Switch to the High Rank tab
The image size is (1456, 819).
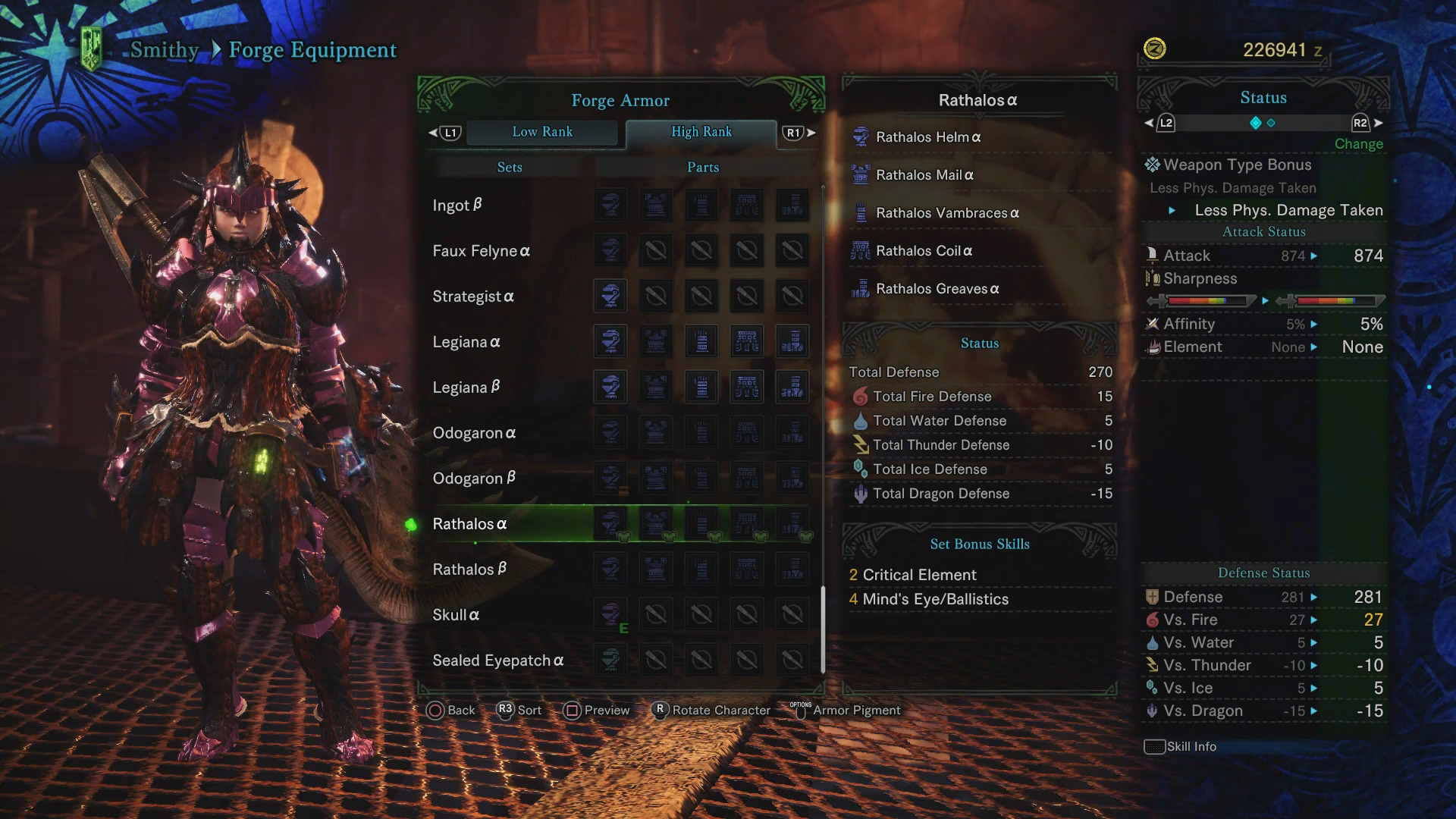point(701,132)
